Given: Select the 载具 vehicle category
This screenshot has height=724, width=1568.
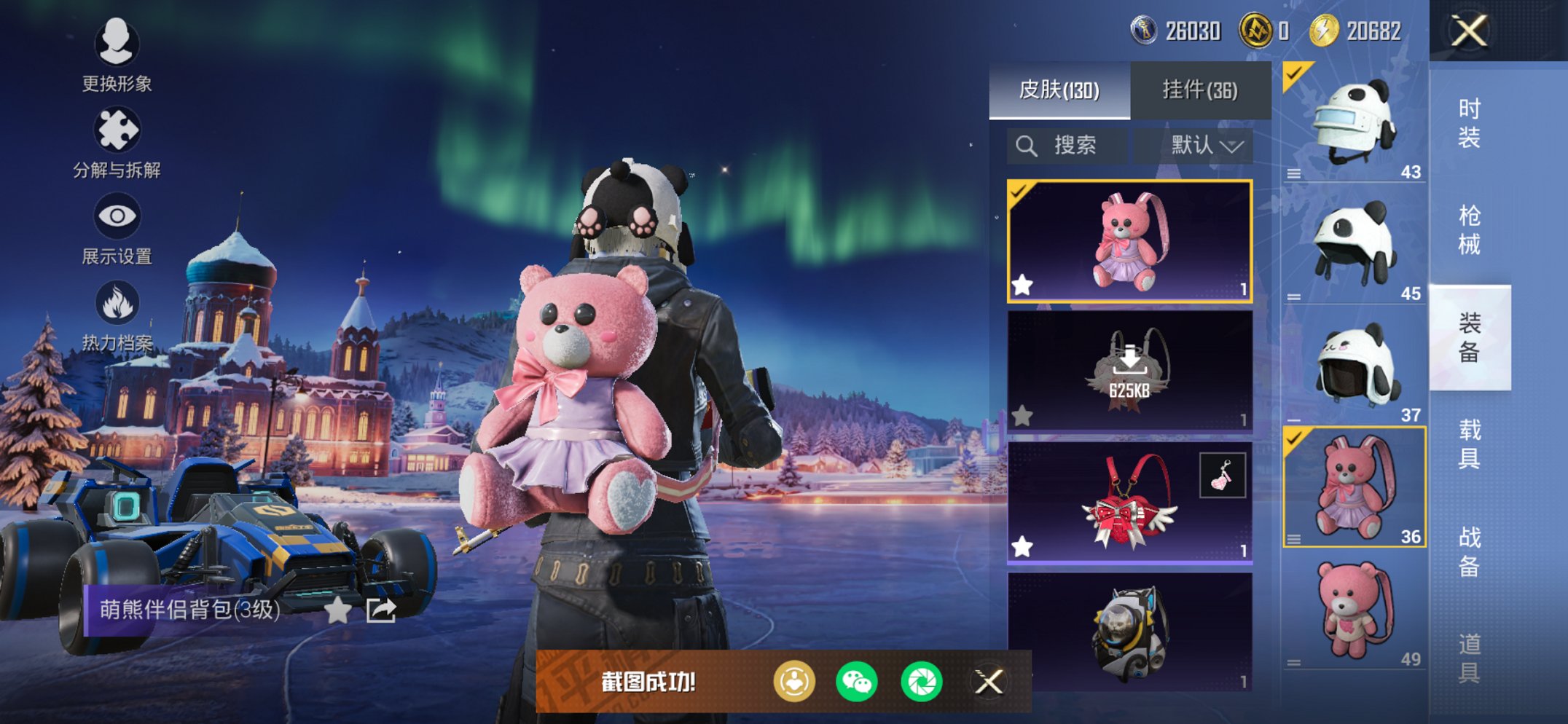Looking at the screenshot, I should [1469, 444].
